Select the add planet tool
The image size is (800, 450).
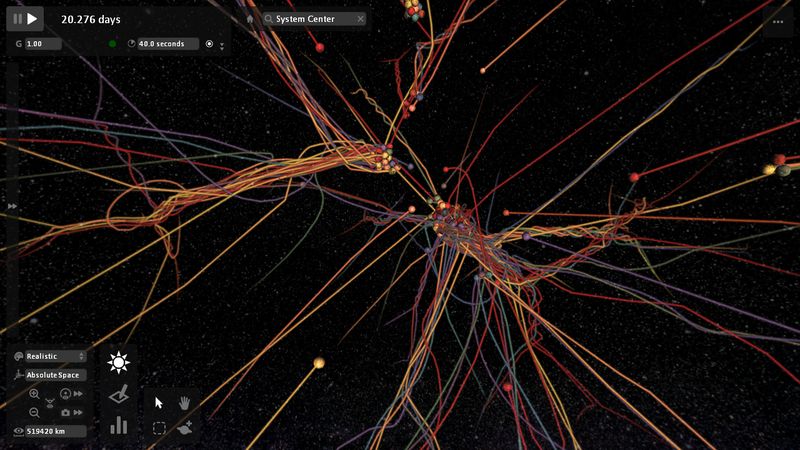[184, 428]
